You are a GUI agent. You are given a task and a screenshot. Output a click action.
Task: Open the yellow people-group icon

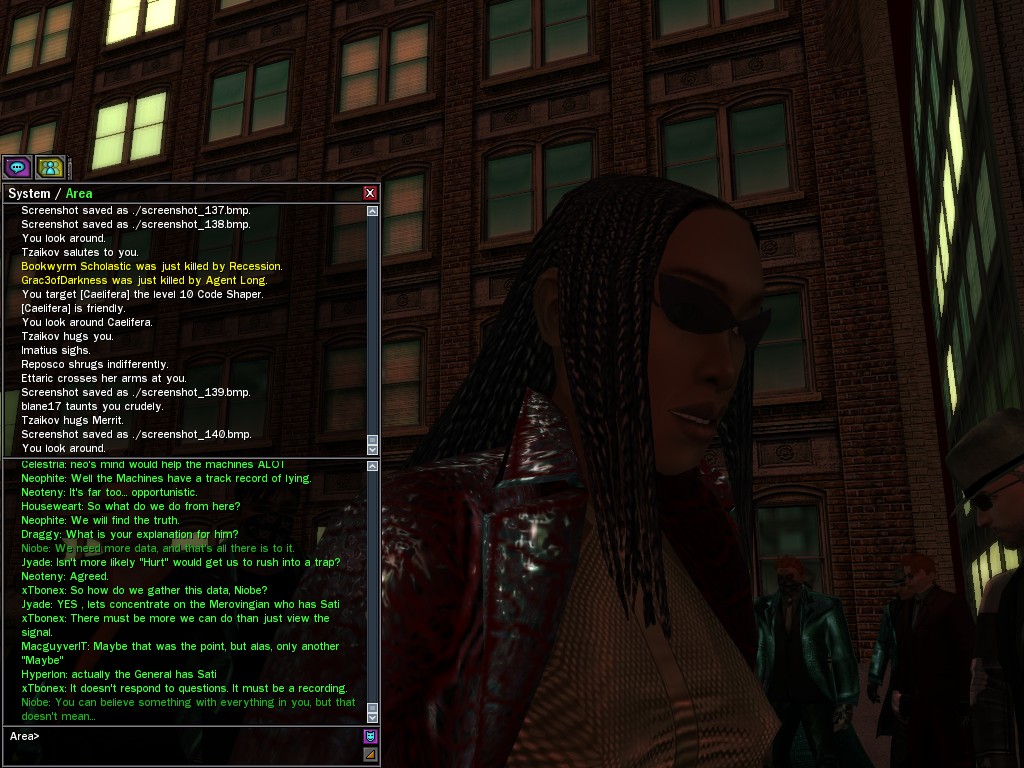point(50,167)
